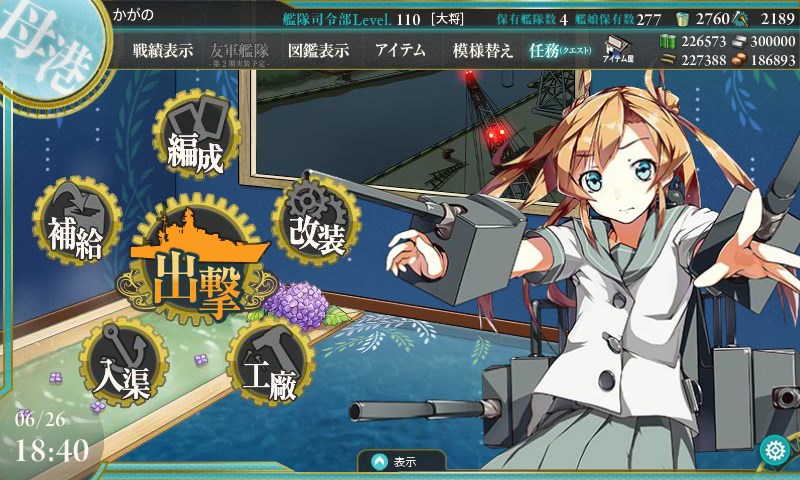Show the 戦績表示 records page
The image size is (800, 480).
(x=163, y=51)
